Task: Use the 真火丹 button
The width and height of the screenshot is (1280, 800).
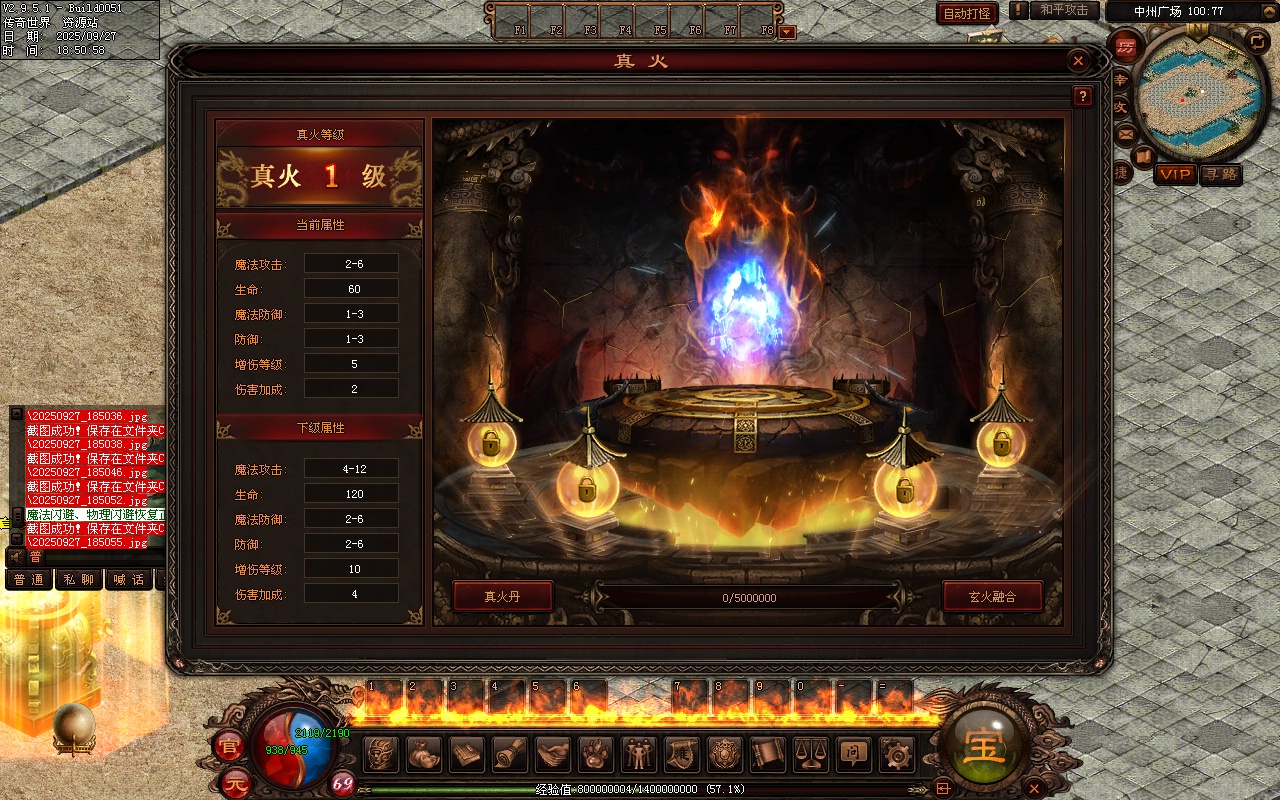Action: coord(502,597)
